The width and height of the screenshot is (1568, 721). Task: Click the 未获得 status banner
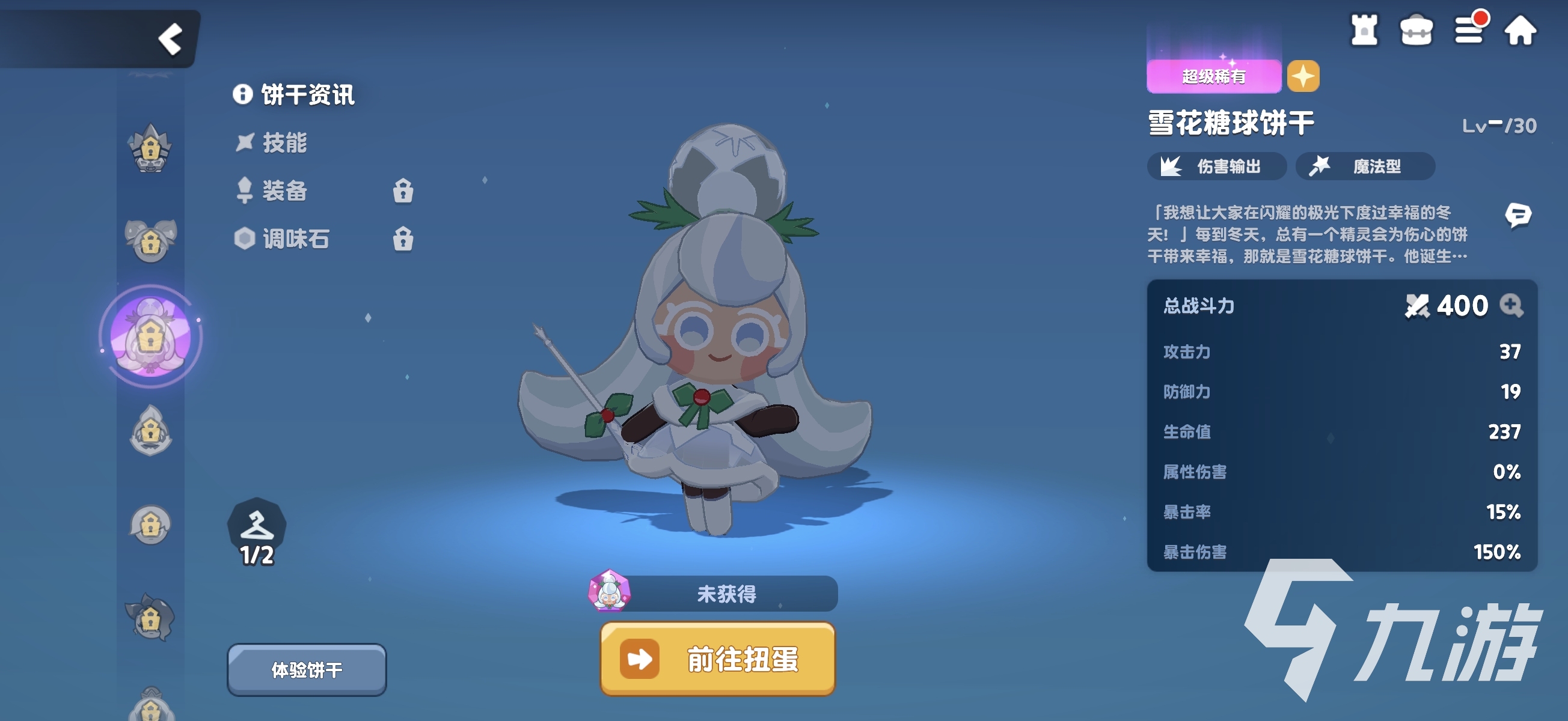pyautogui.click(x=728, y=593)
